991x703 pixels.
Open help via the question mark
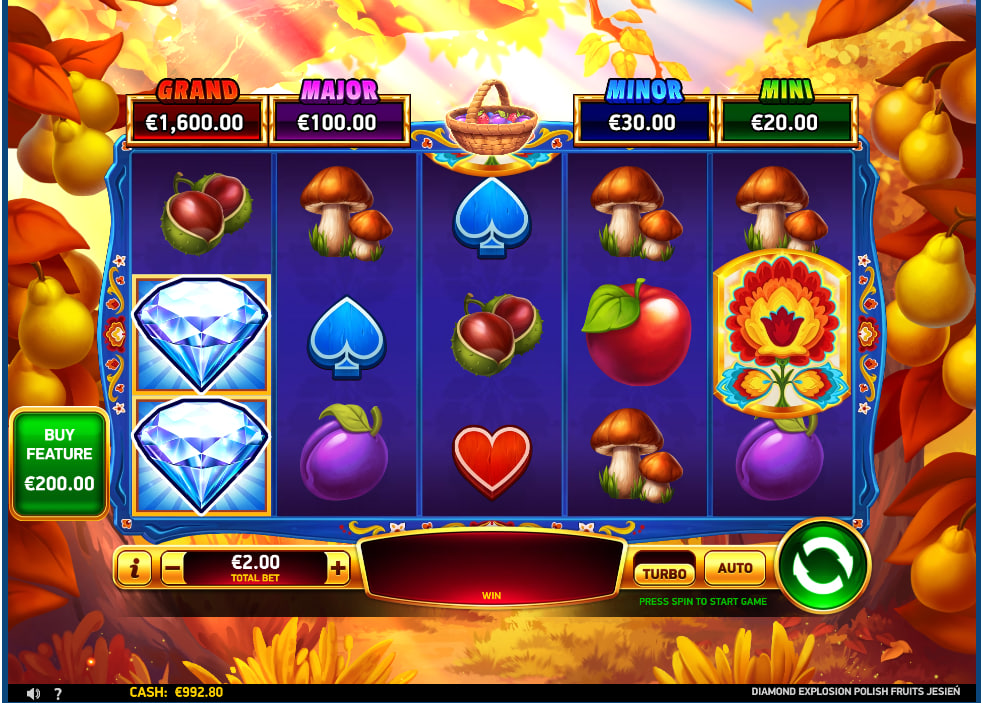coord(58,692)
